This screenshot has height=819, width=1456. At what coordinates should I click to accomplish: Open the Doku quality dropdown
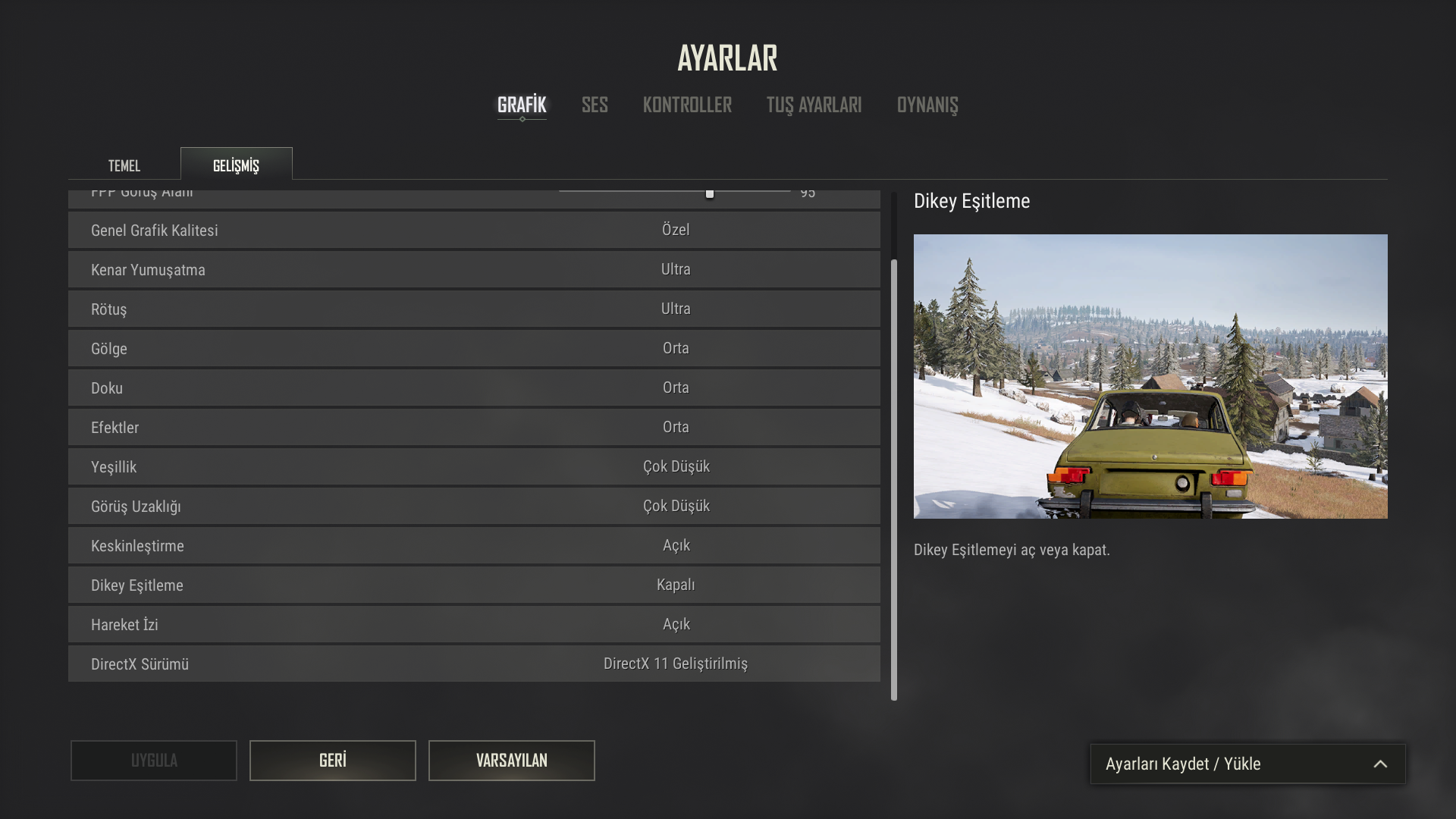(675, 388)
